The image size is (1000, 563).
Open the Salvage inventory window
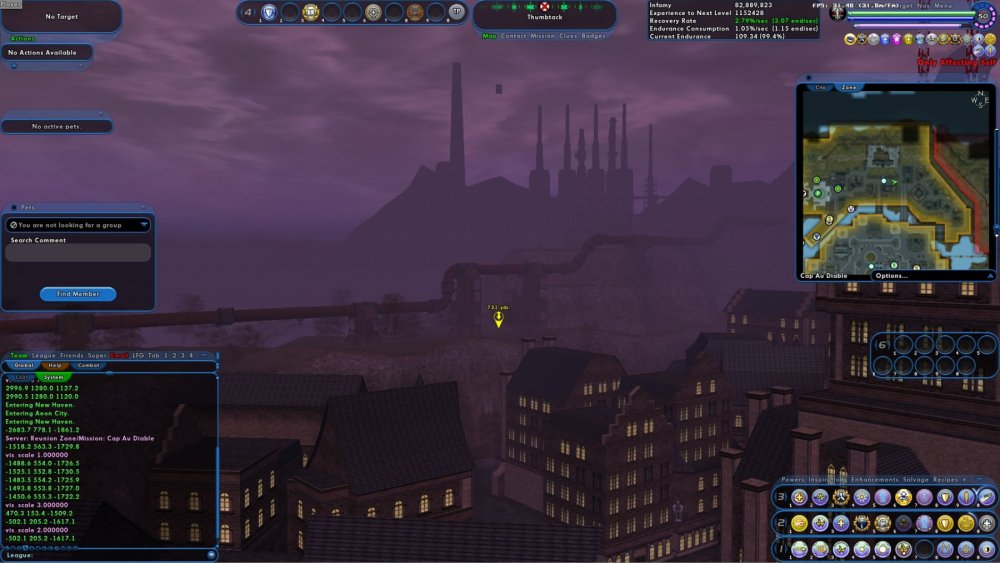917,480
